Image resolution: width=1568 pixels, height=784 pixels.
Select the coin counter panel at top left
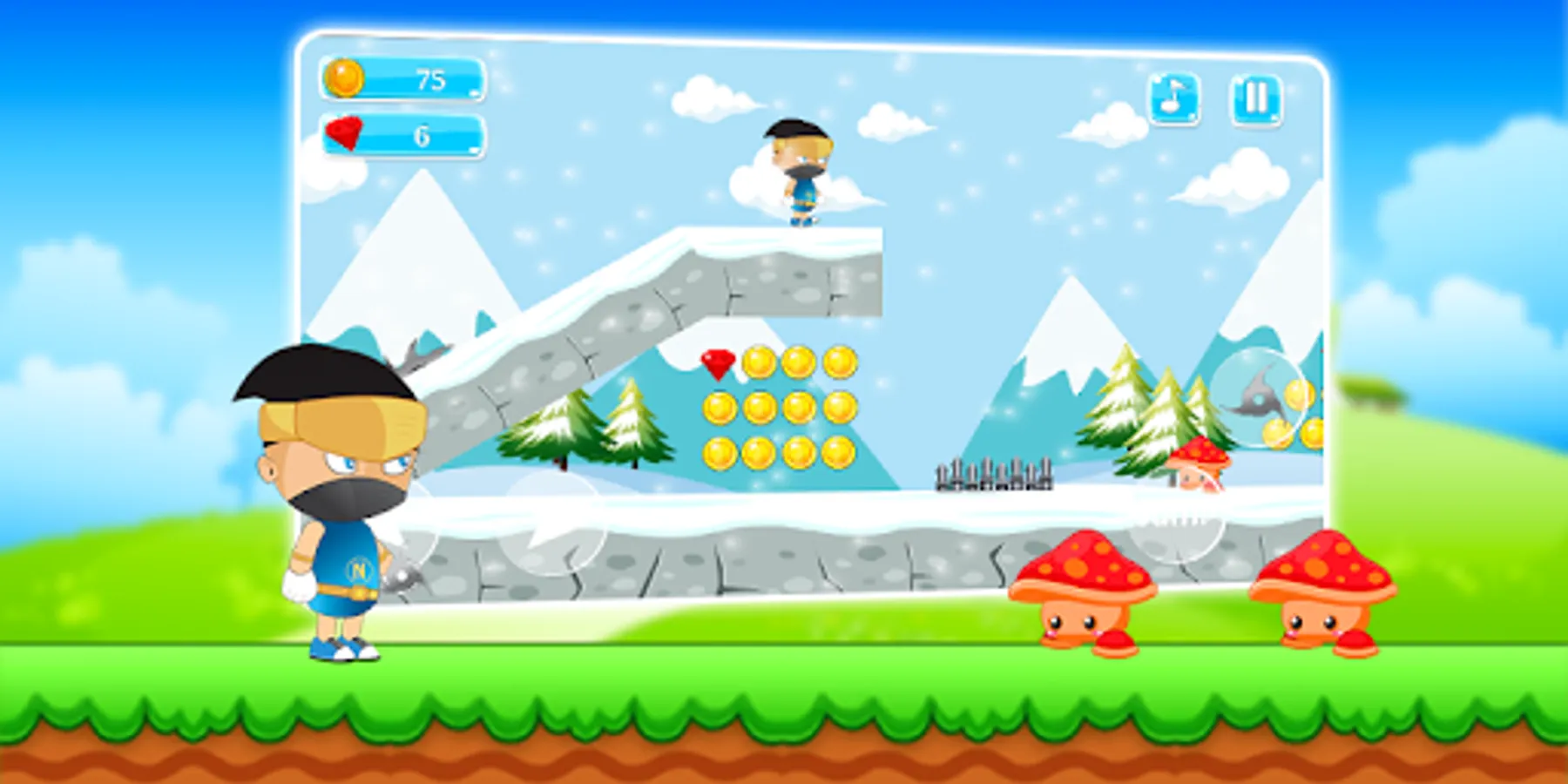click(x=401, y=79)
